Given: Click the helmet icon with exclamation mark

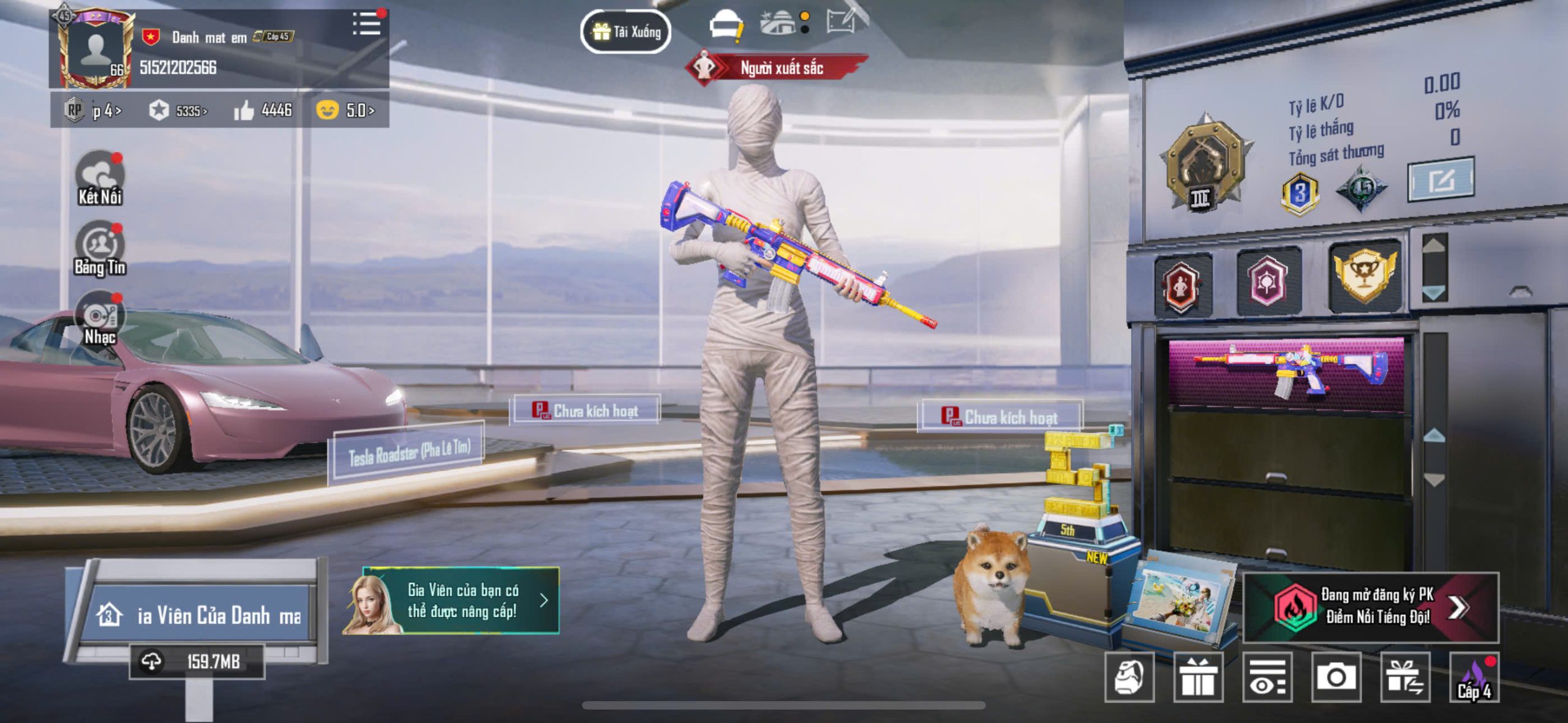Looking at the screenshot, I should point(725,26).
